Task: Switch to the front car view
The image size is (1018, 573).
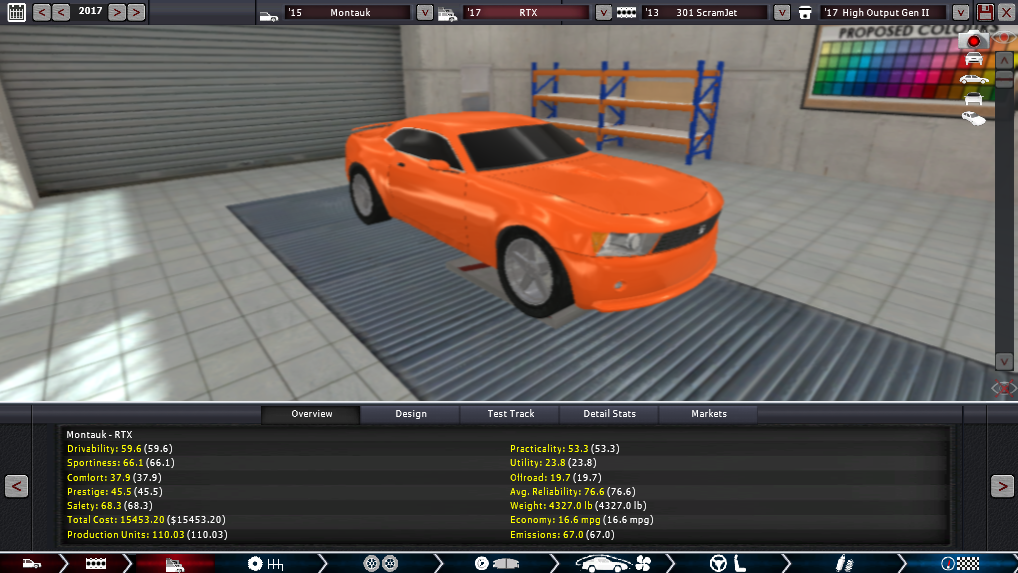Action: pyautogui.click(x=973, y=59)
